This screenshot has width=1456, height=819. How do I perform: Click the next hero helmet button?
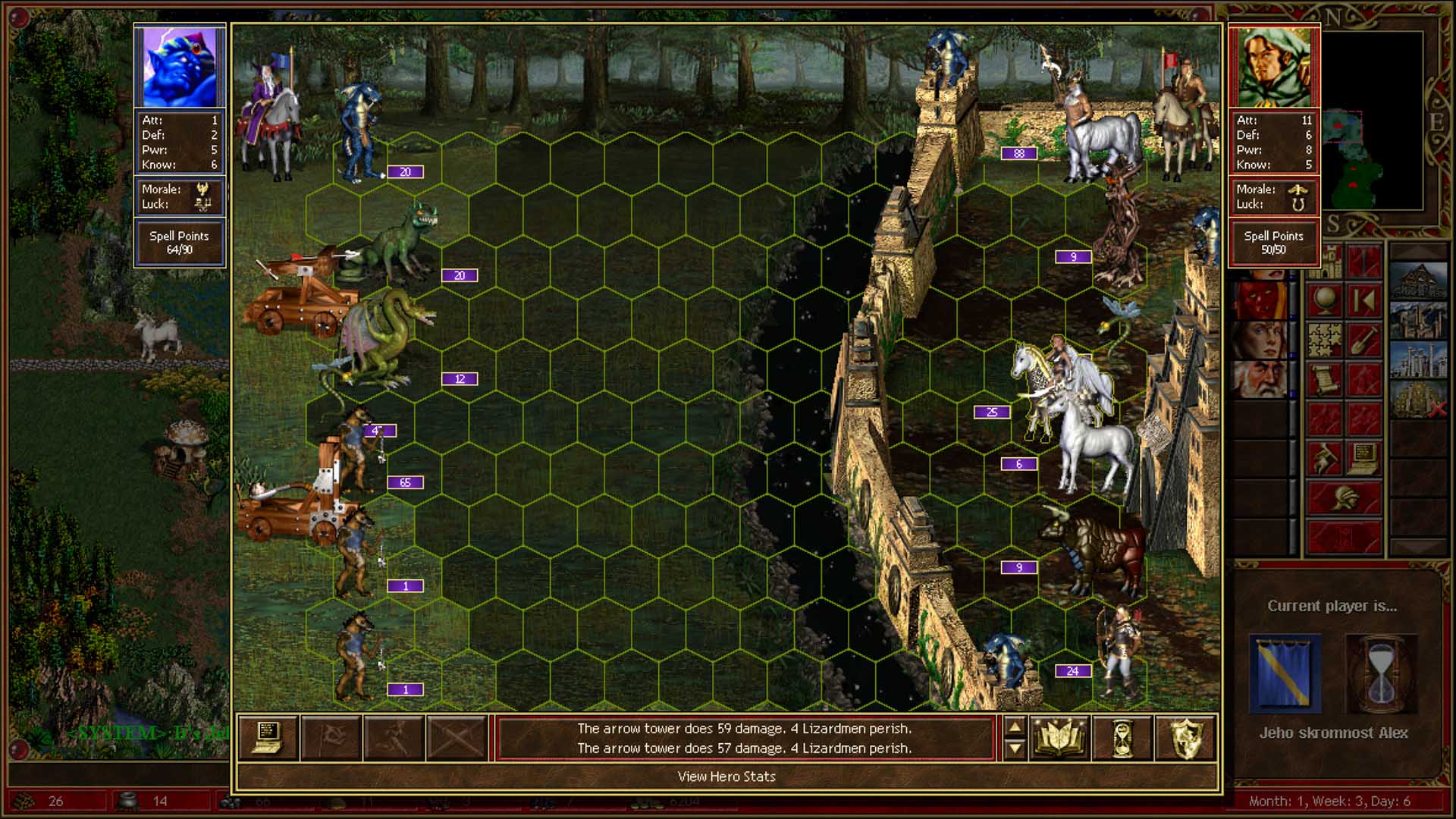pyautogui.click(x=1344, y=498)
